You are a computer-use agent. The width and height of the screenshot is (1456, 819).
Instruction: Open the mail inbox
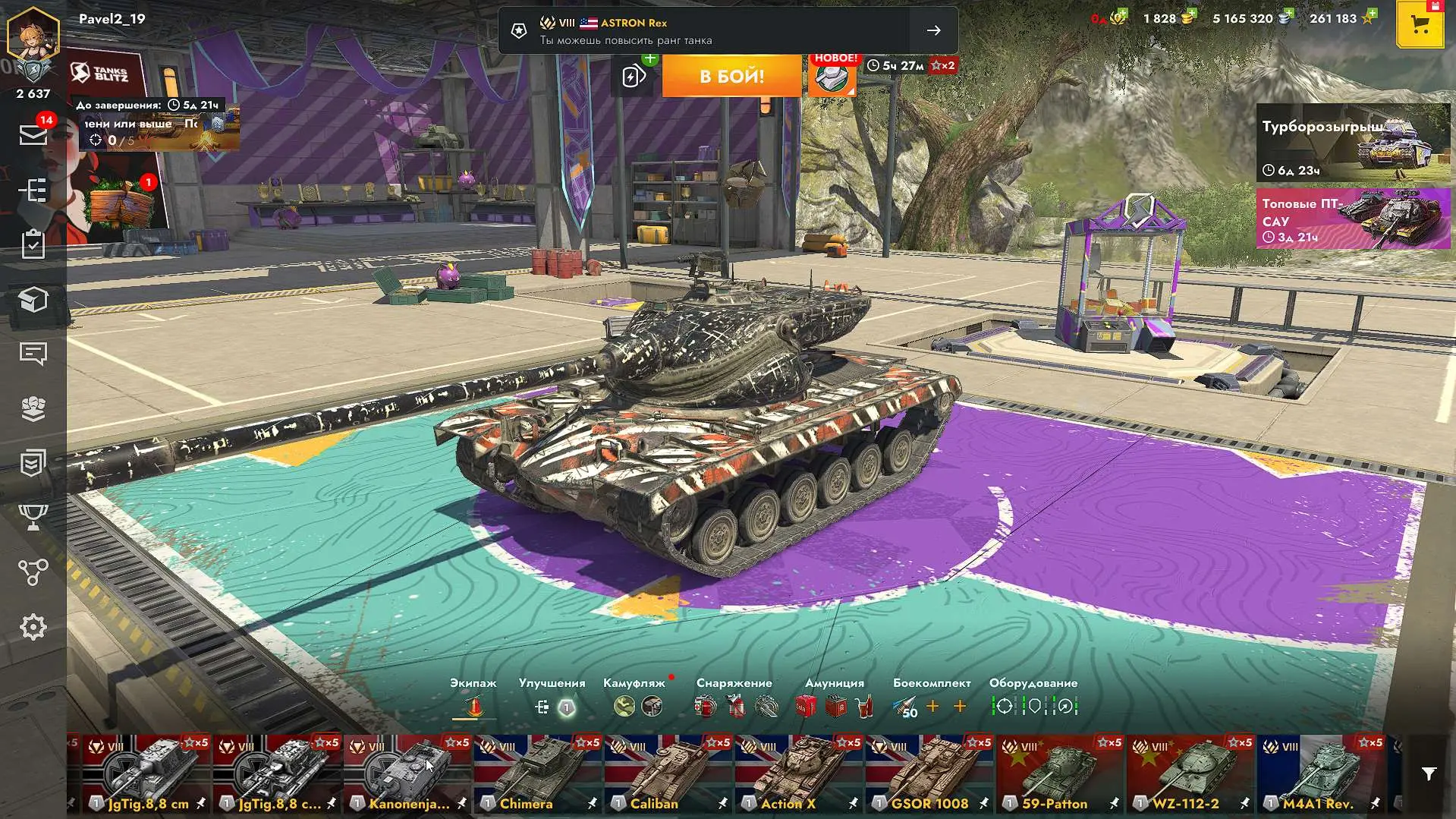coord(33,135)
